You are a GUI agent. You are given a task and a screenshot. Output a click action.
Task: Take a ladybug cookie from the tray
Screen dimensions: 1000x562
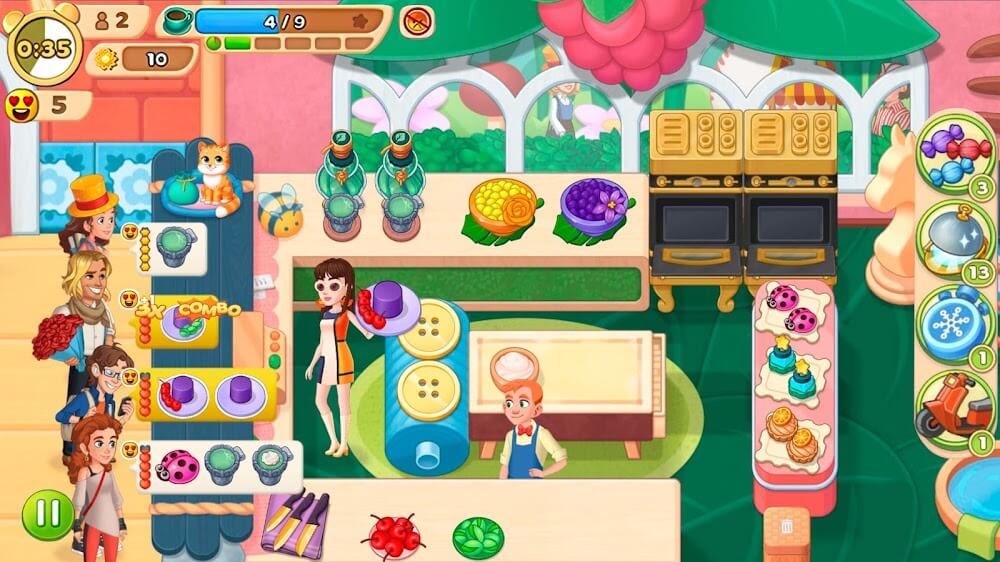pyautogui.click(x=790, y=310)
